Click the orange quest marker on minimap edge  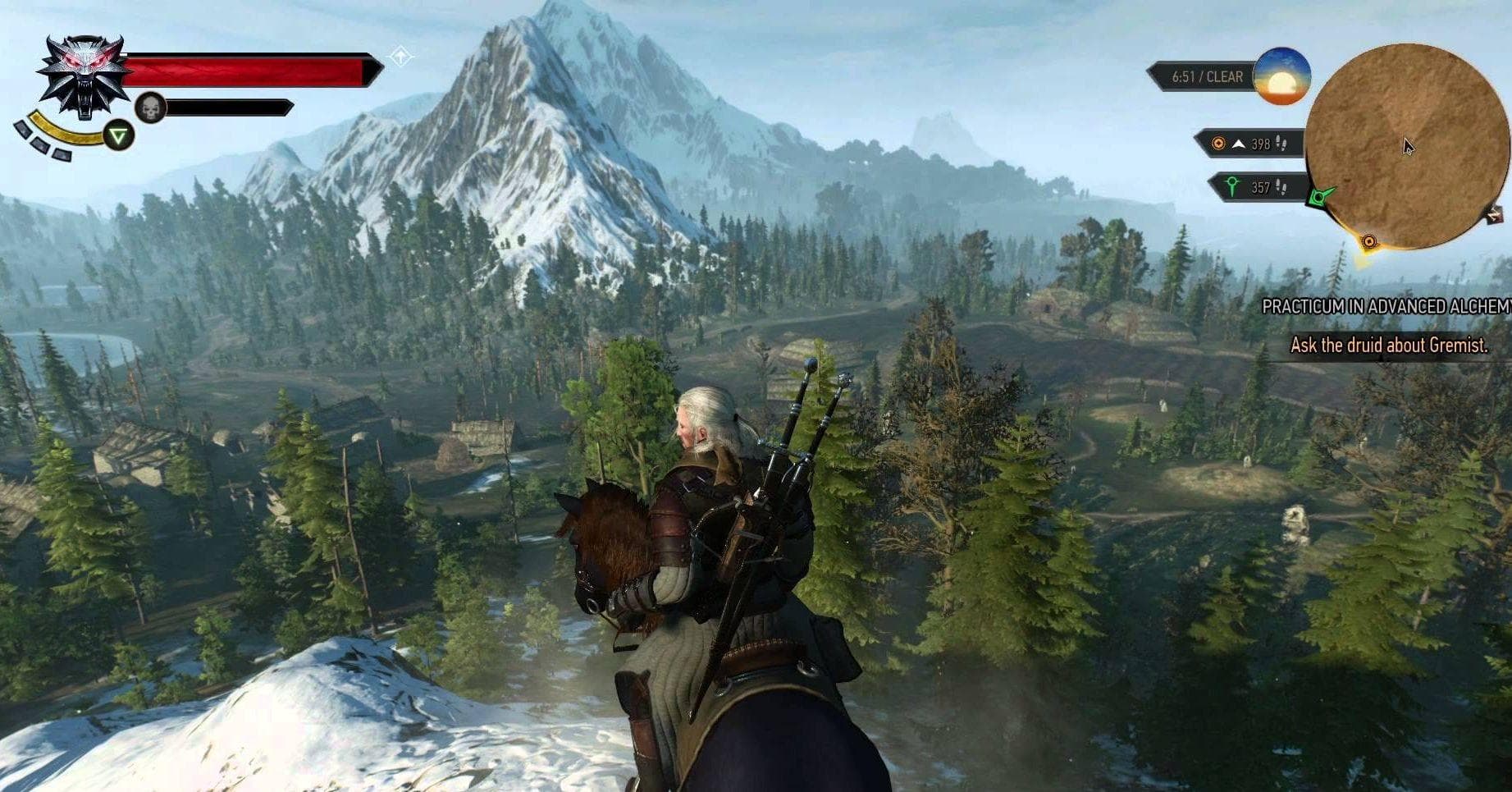1368,241
